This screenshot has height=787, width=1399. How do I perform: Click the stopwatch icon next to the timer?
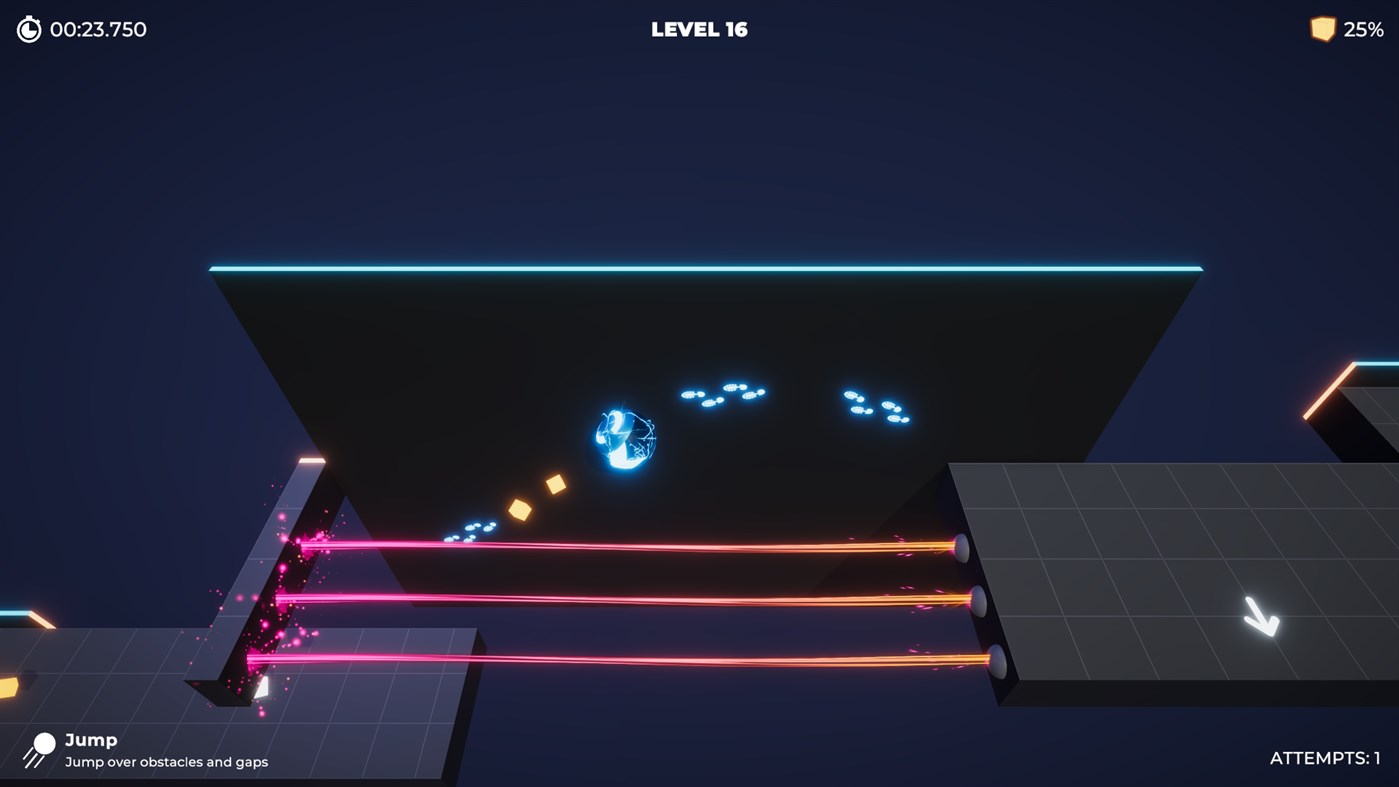click(27, 29)
